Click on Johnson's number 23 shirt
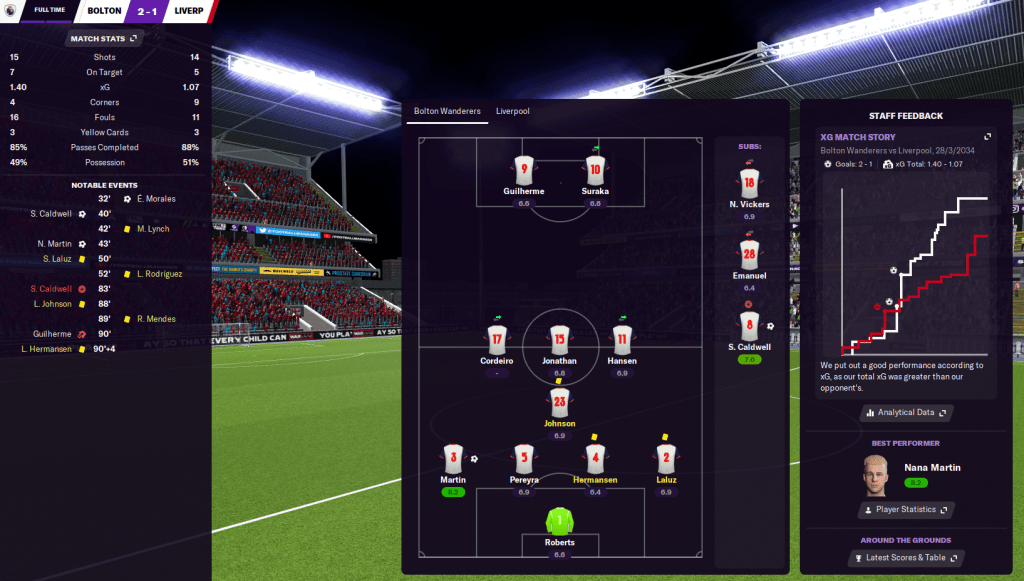This screenshot has height=581, width=1024. [559, 403]
